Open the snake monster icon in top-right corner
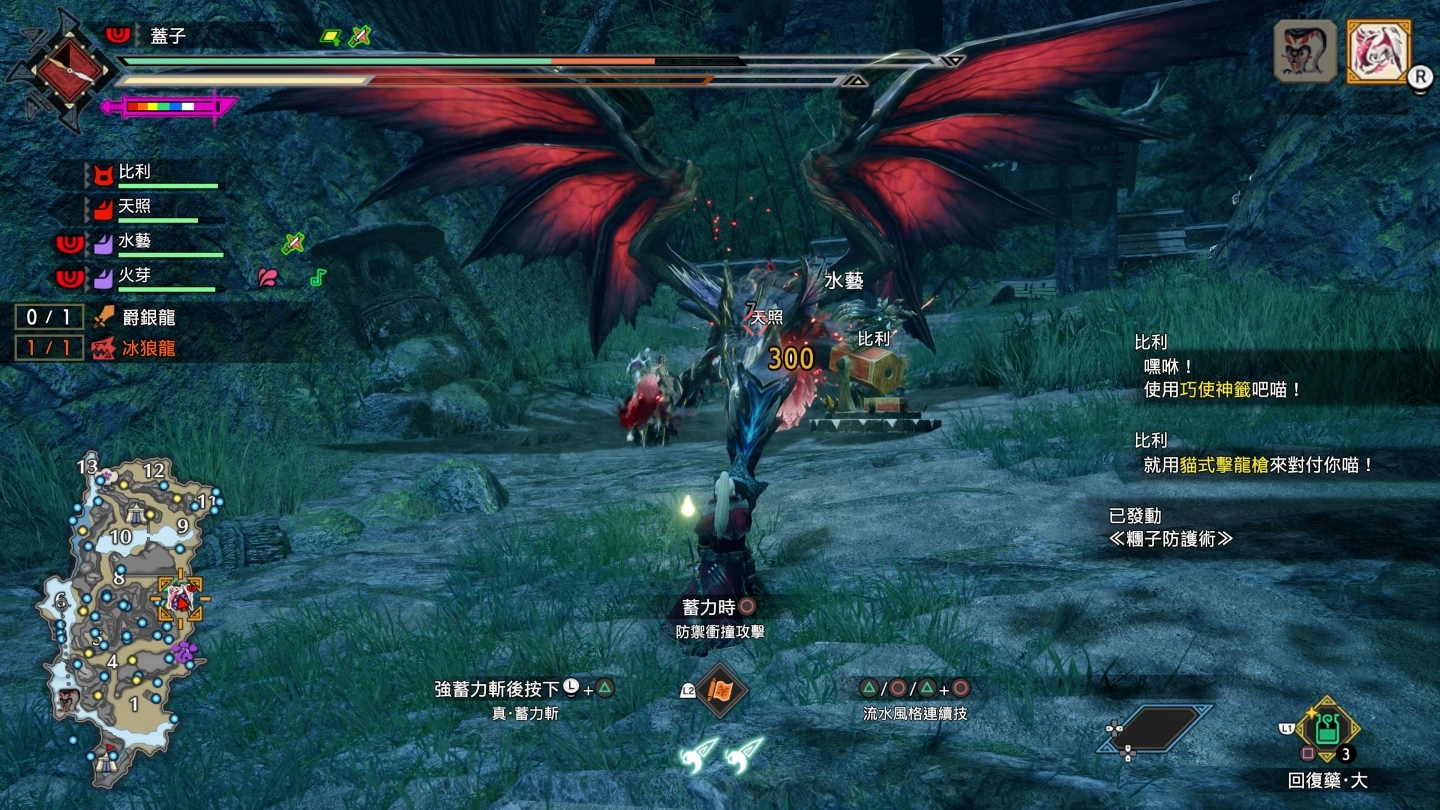The width and height of the screenshot is (1440, 810). click(1305, 48)
